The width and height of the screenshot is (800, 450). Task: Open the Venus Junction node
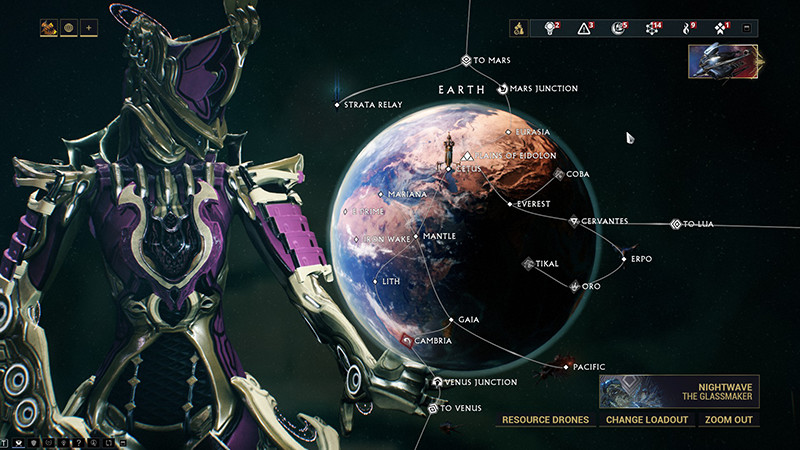coord(439,382)
